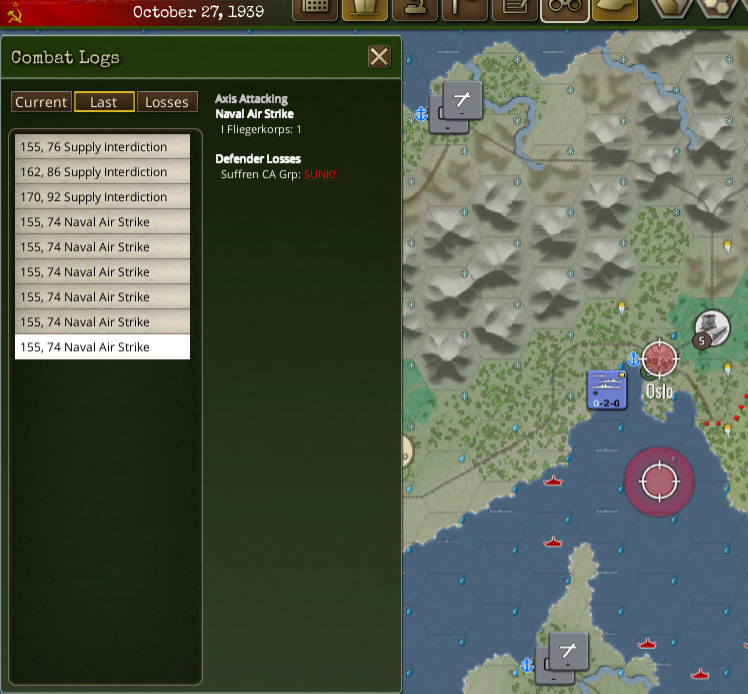The image size is (748, 694).
Task: Select the naval unit counter near Oslo
Action: pos(607,389)
